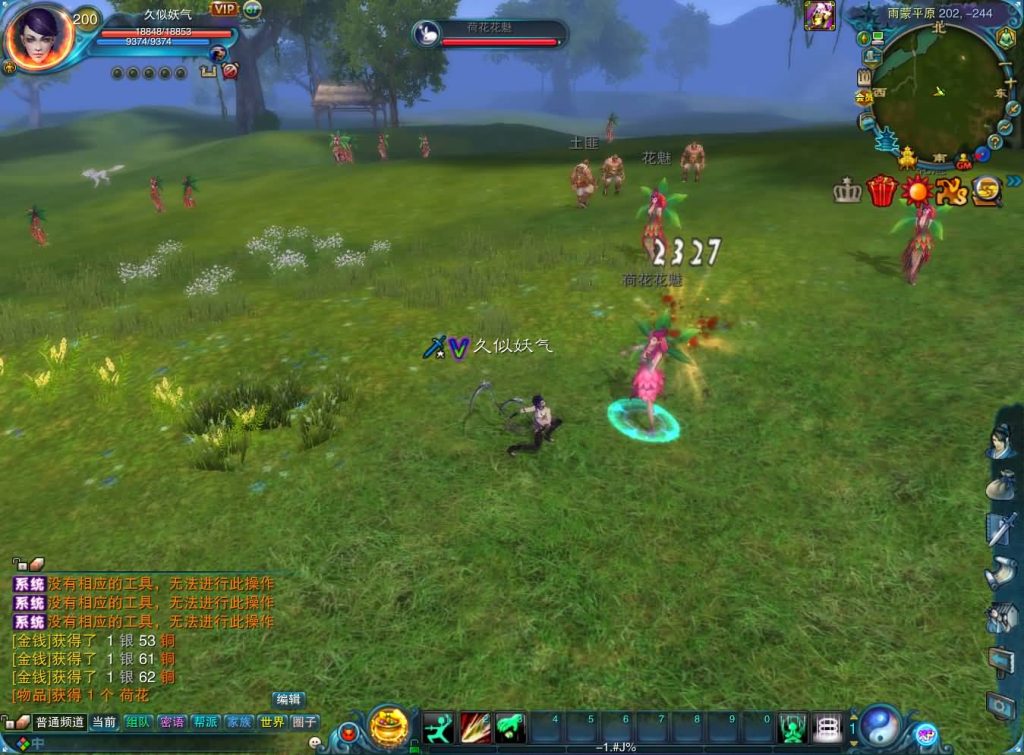Activate the red slash skill

(x=474, y=727)
